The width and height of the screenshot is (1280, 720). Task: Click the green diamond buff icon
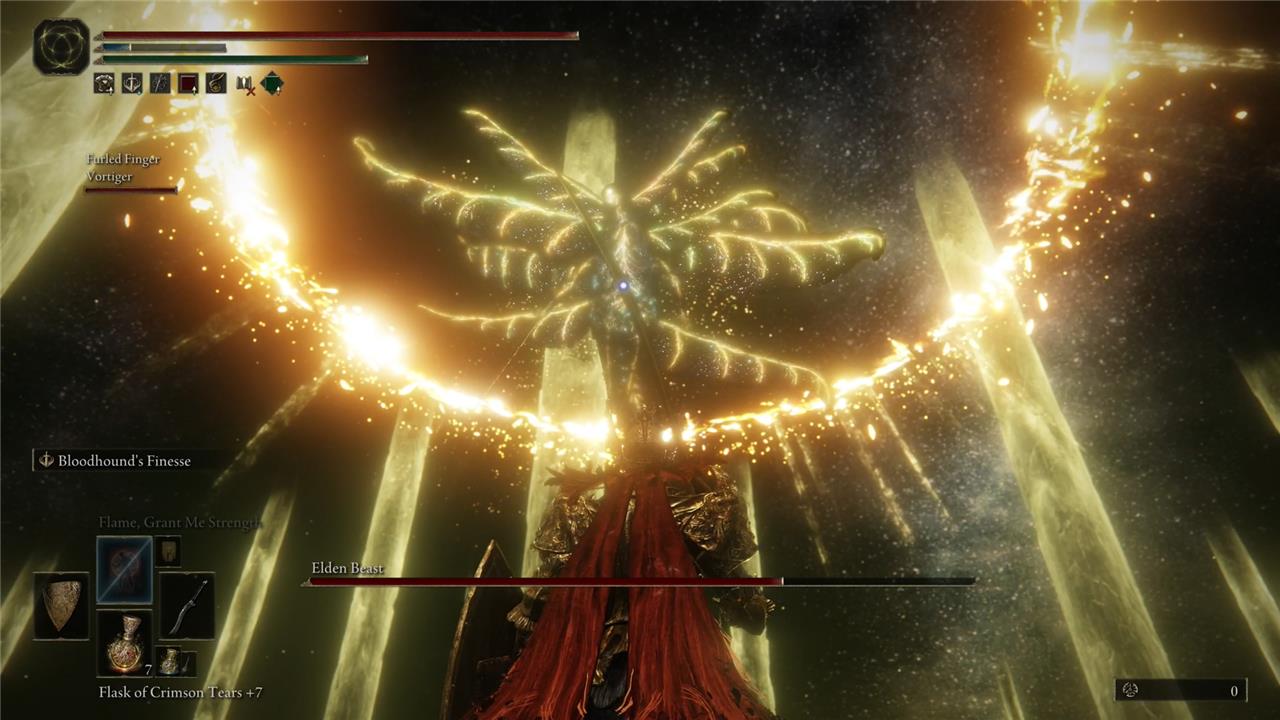tap(272, 84)
